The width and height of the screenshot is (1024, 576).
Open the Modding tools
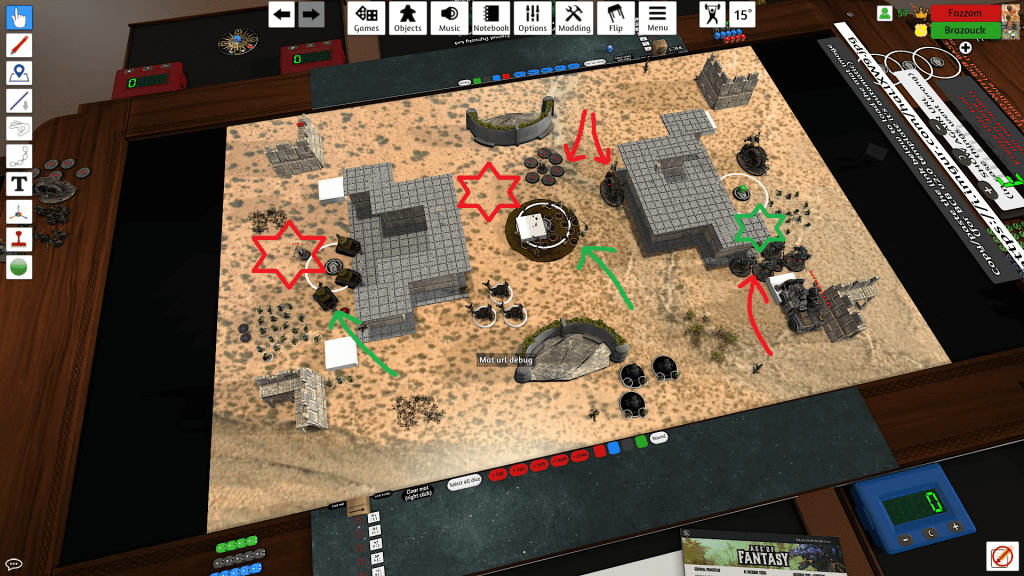tap(574, 17)
